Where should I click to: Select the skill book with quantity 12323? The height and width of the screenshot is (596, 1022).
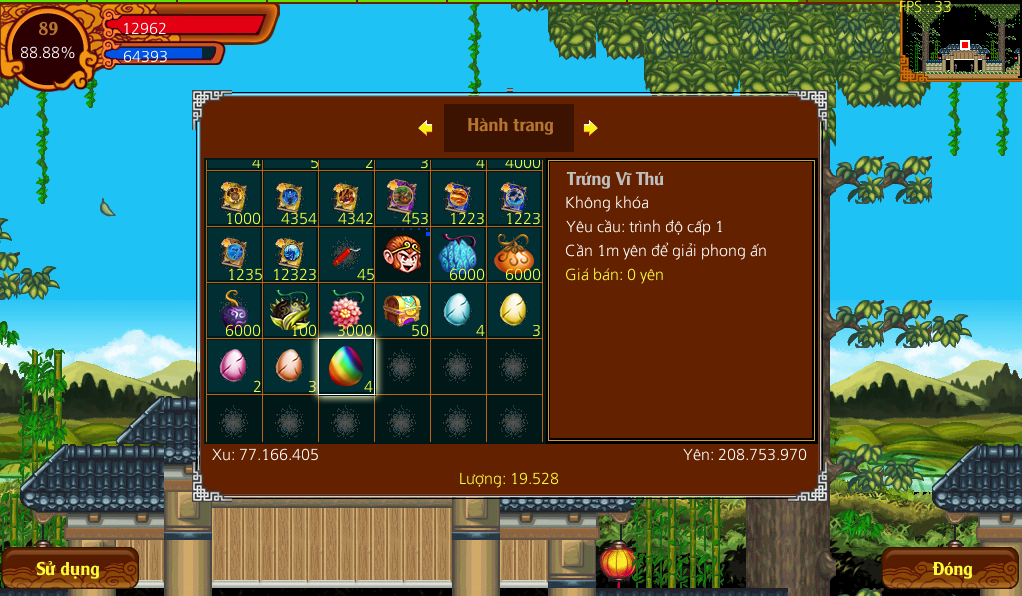click(290, 255)
